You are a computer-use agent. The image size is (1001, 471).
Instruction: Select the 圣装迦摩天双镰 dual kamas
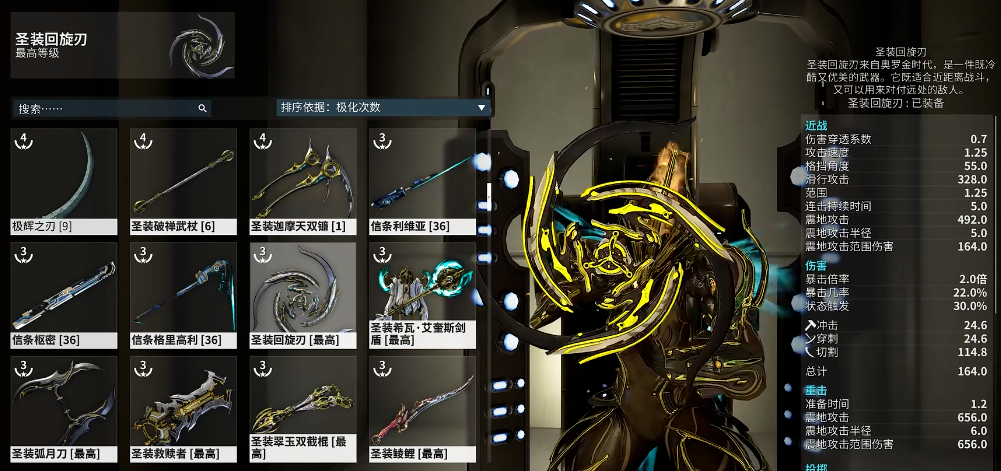303,180
